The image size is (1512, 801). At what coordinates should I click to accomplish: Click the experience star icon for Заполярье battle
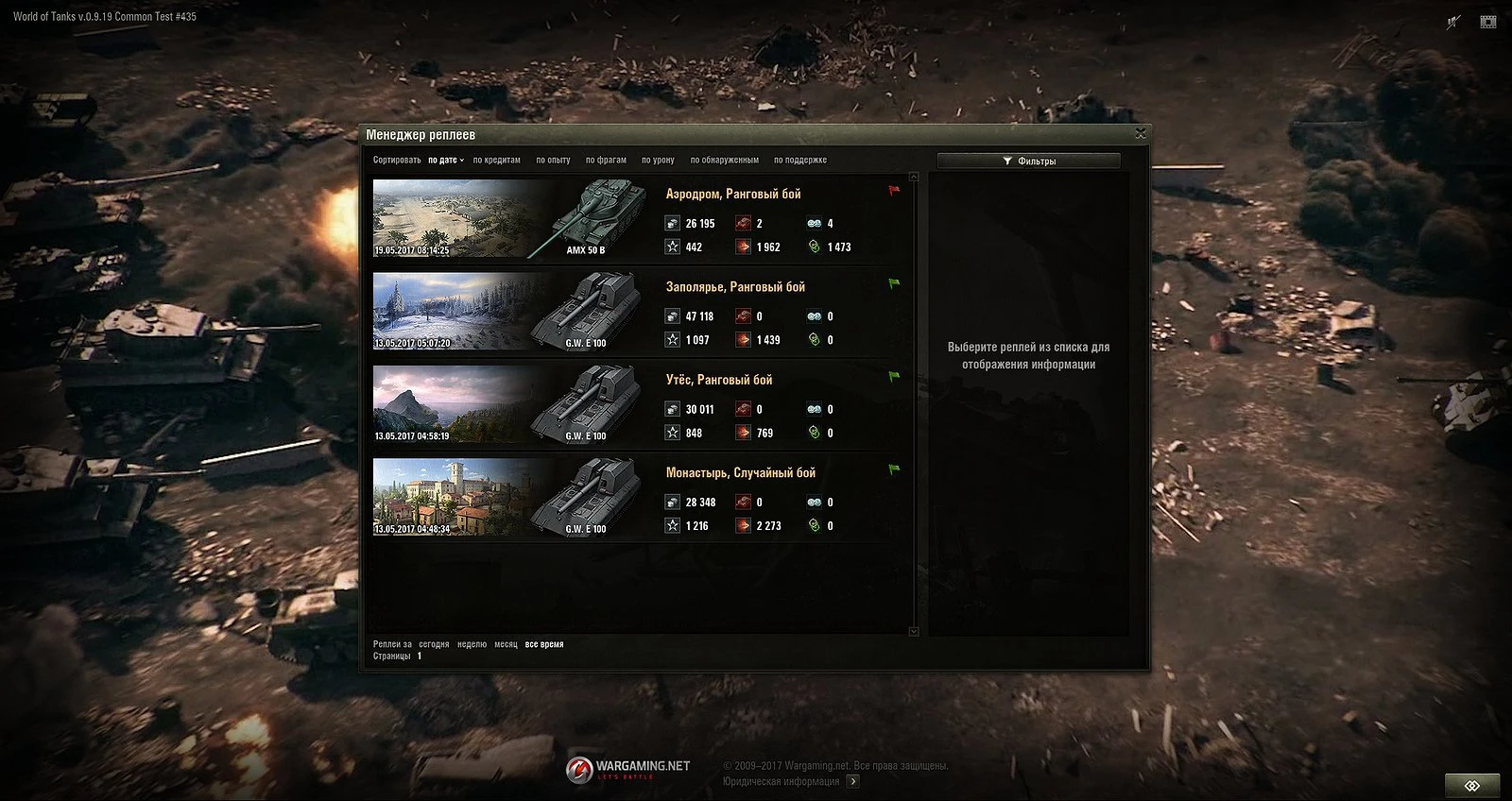[671, 340]
